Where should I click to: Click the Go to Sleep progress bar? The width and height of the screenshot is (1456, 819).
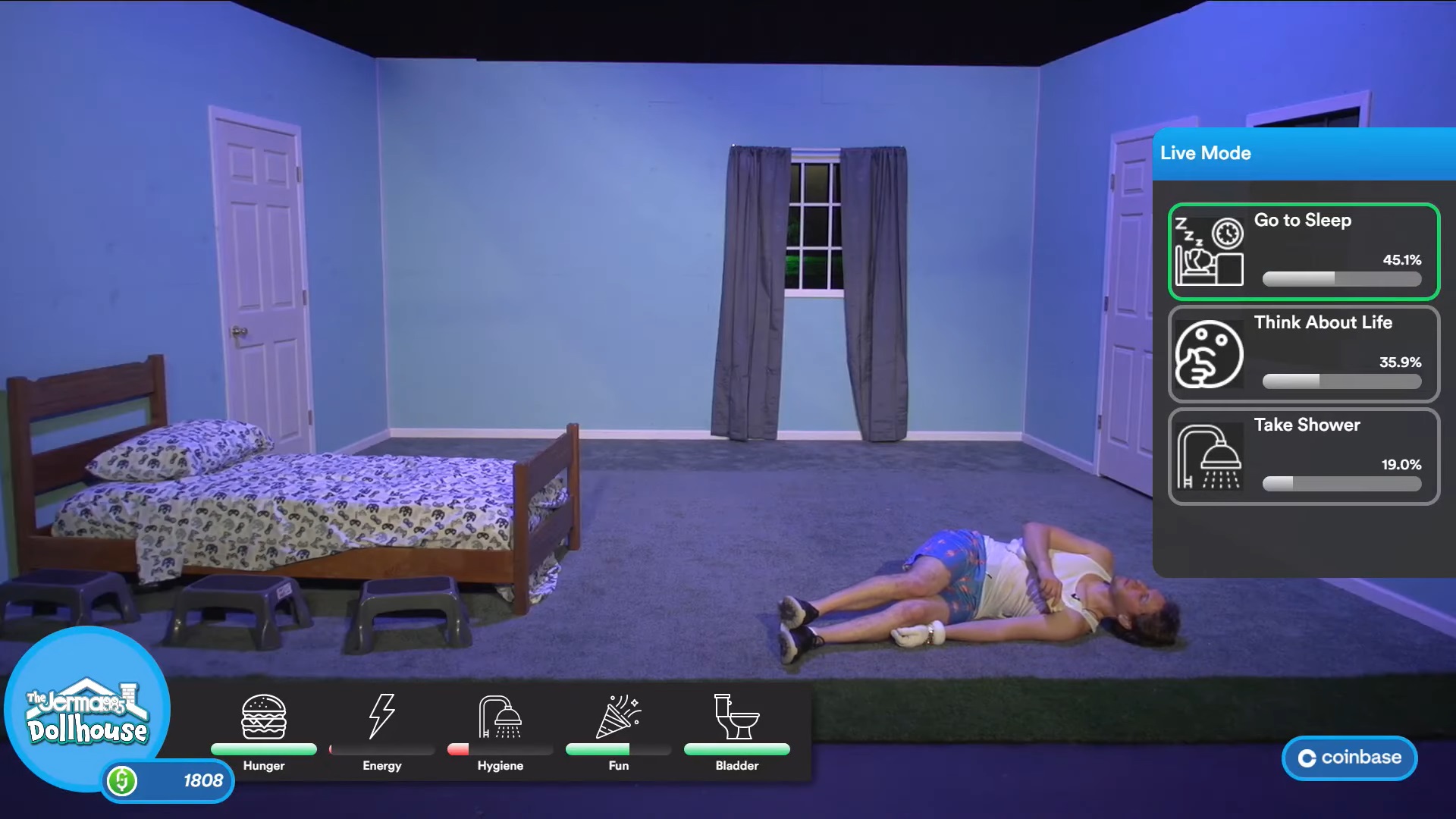click(x=1341, y=280)
